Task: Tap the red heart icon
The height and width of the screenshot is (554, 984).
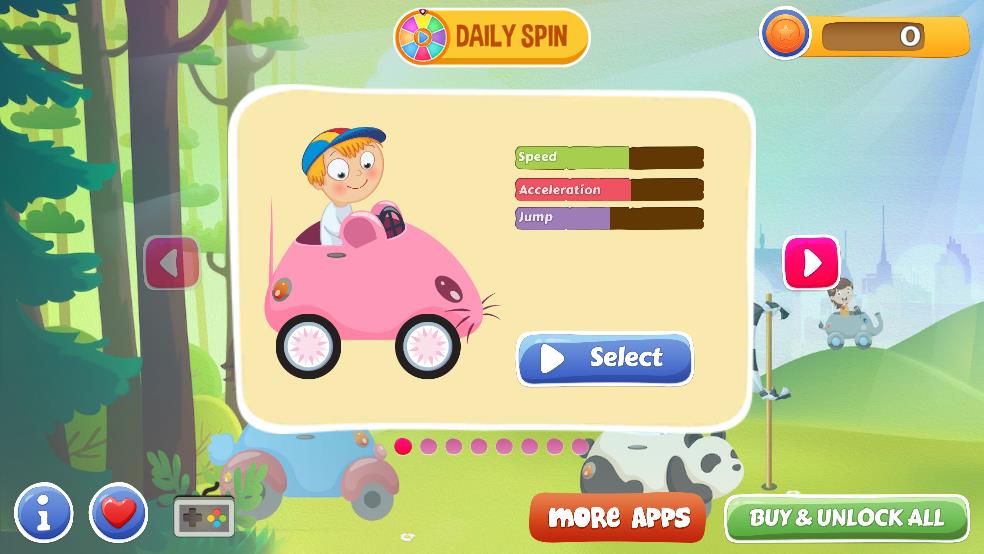Action: click(118, 513)
